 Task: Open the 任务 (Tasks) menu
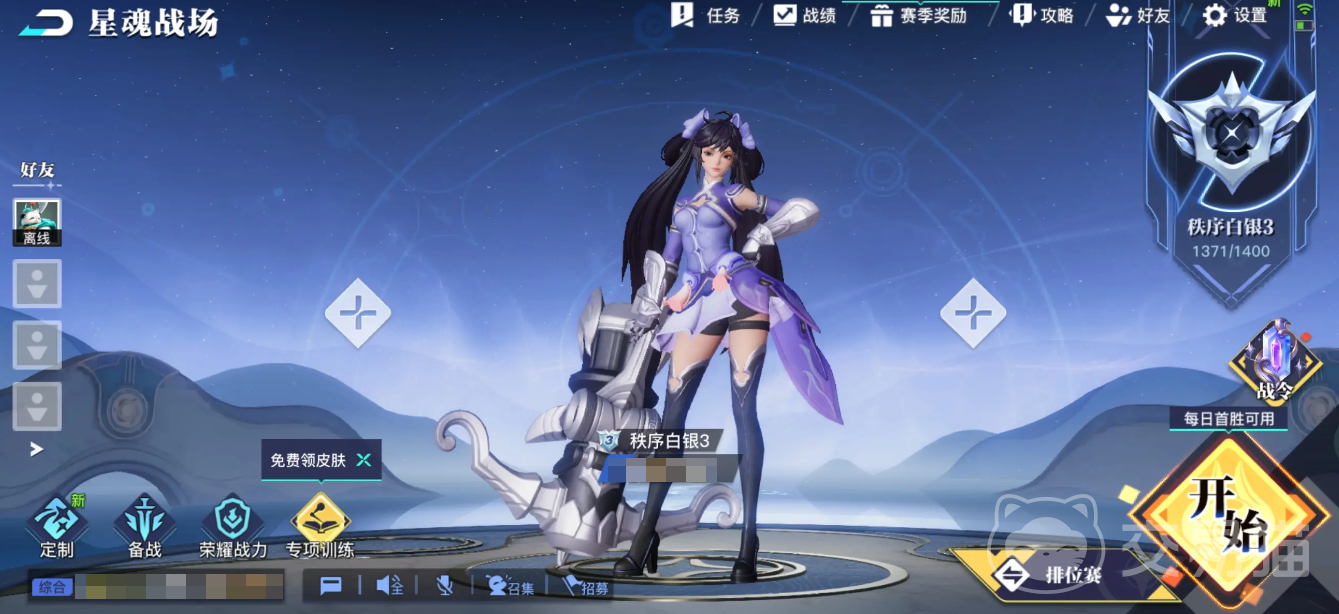pyautogui.click(x=706, y=15)
